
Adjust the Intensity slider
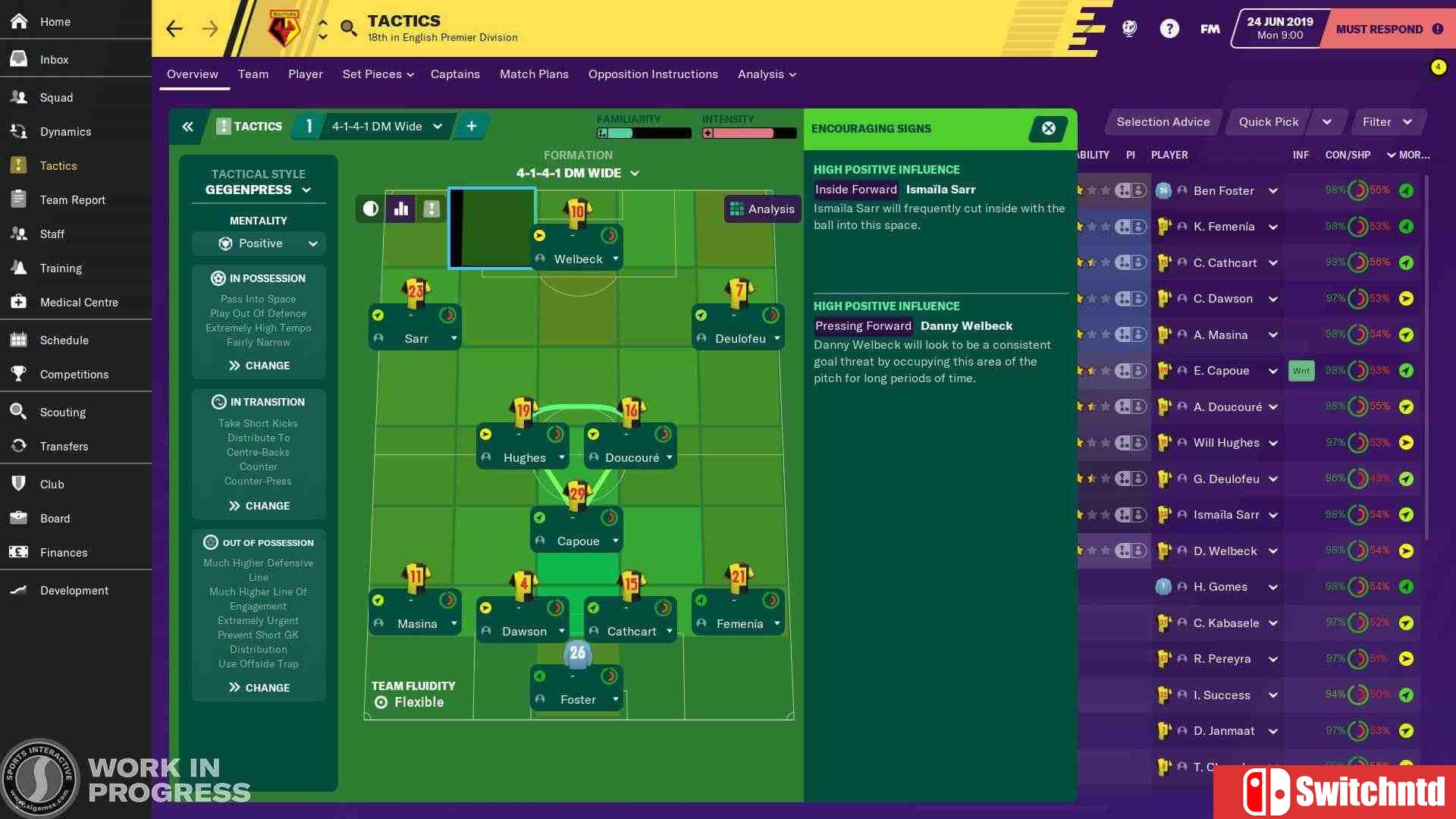click(748, 133)
